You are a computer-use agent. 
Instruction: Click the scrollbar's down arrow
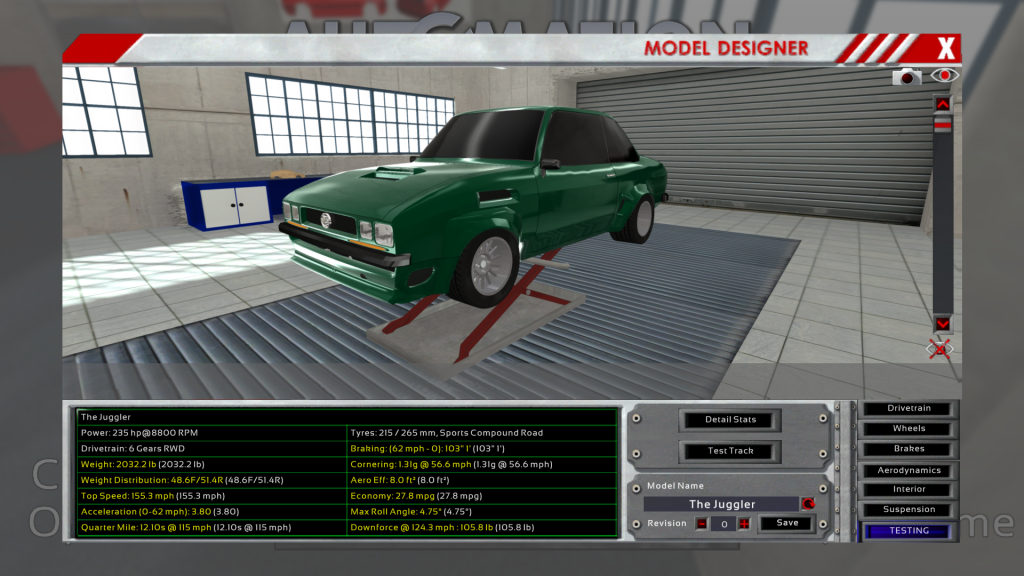tap(942, 324)
